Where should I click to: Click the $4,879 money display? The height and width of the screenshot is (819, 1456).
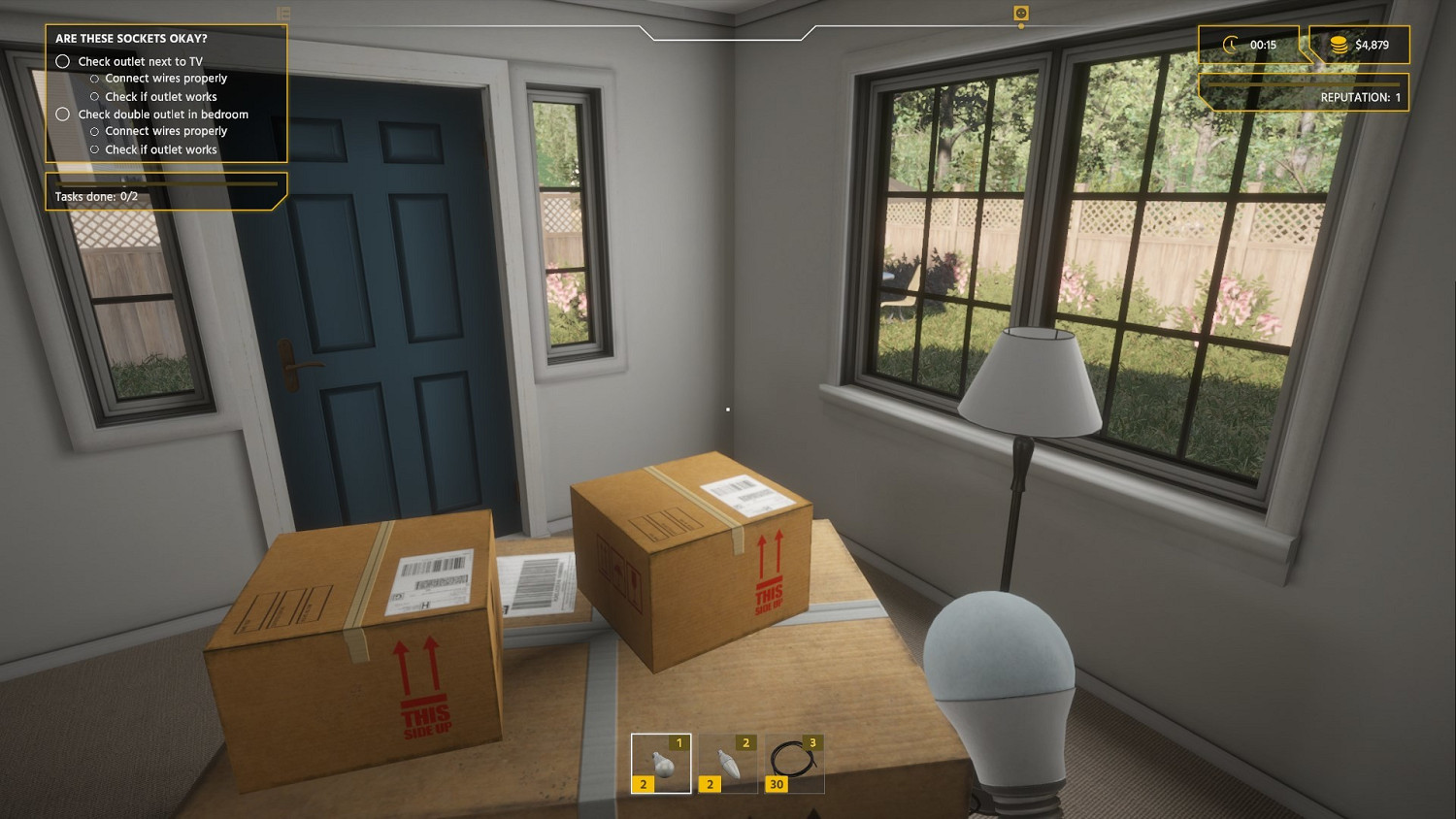click(1371, 45)
